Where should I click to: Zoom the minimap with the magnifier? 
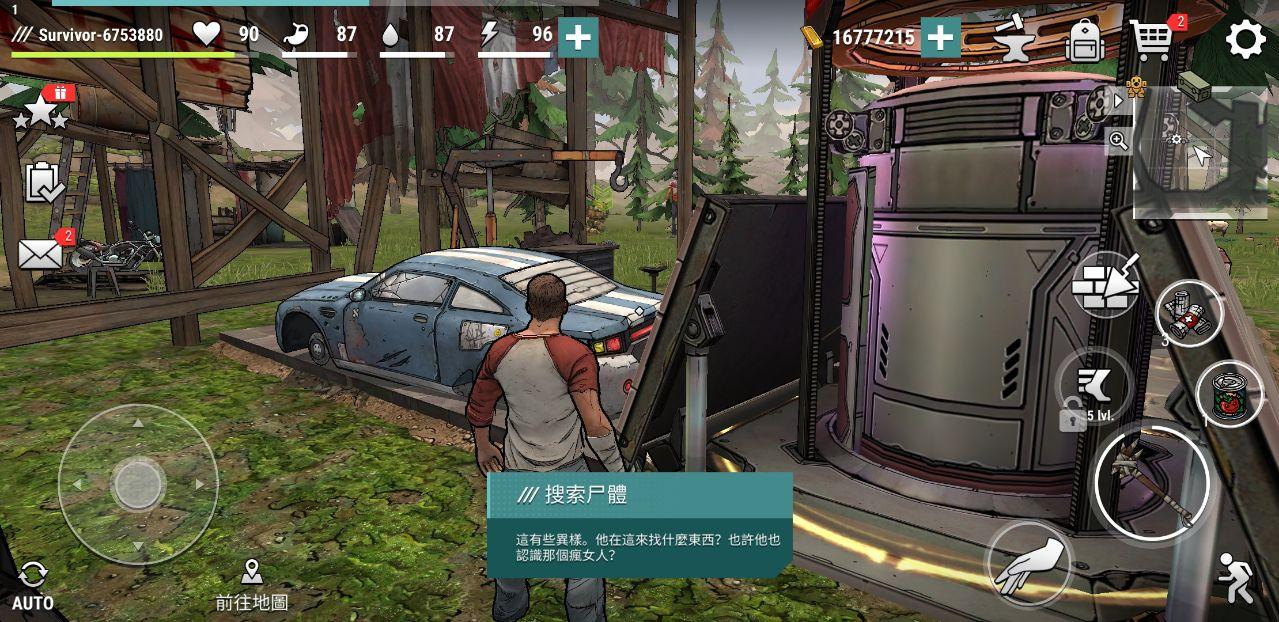(x=1118, y=141)
